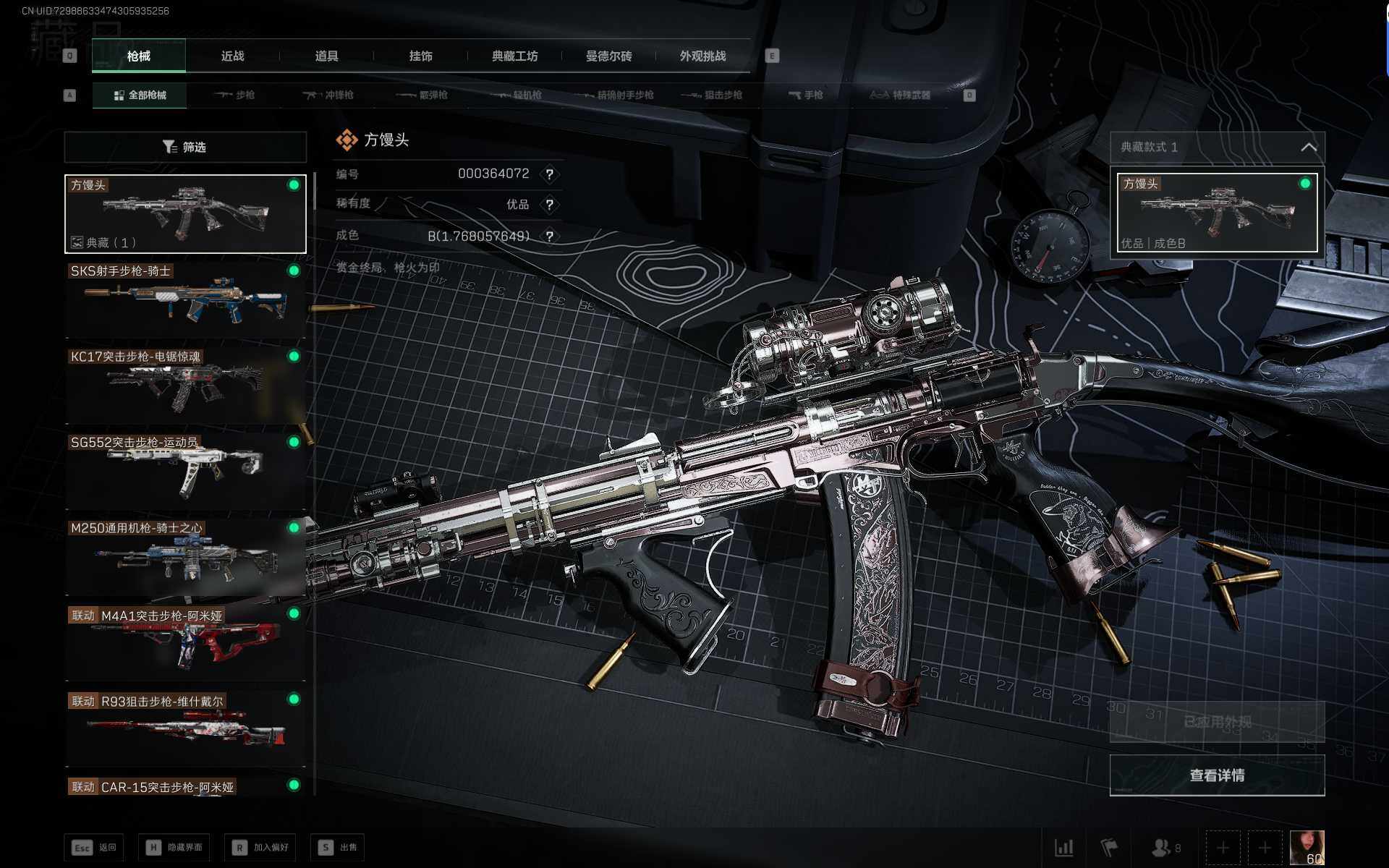The width and height of the screenshot is (1389, 868).
Task: Collapse the 典藏款式 1 dropdown
Action: point(1308,148)
